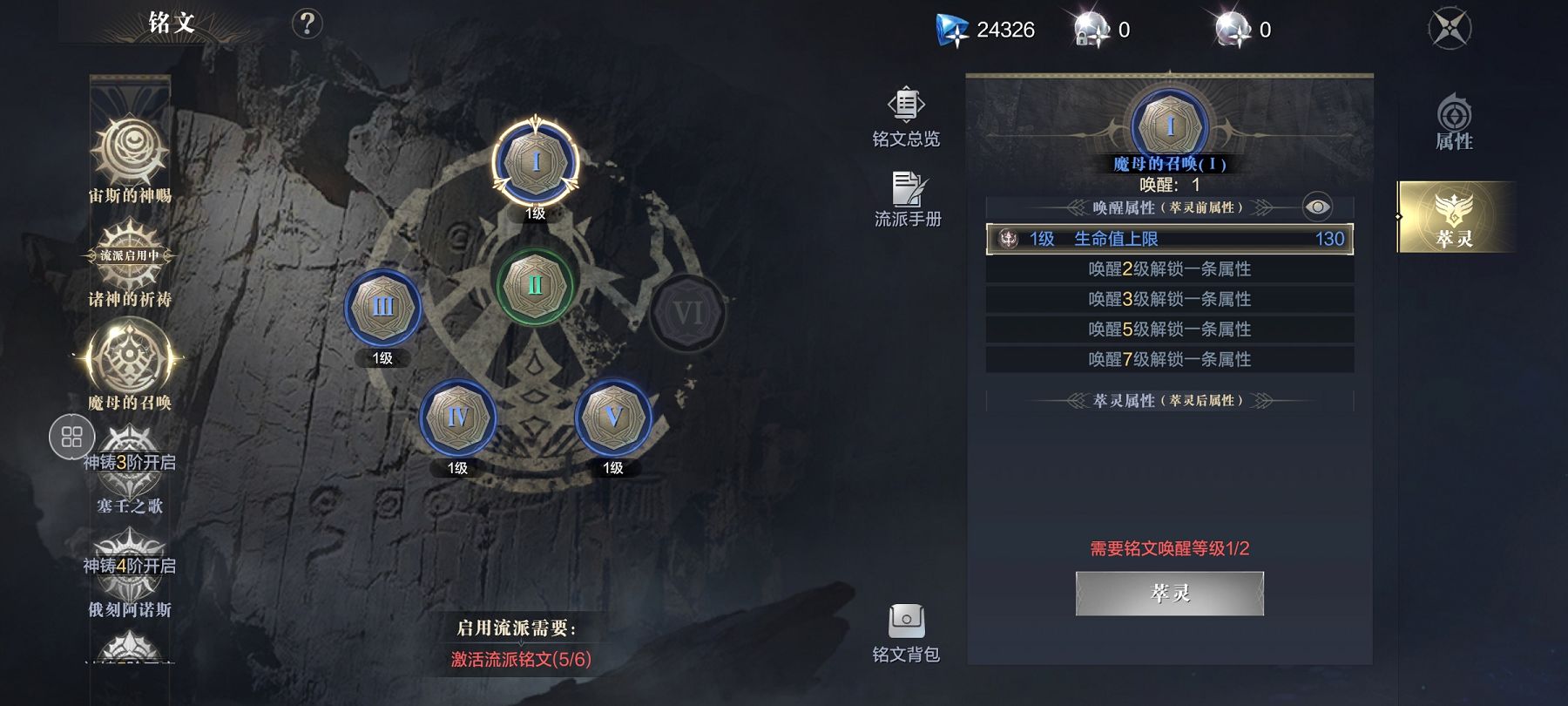Close the inscription screen with the X

[x=1450, y=29]
